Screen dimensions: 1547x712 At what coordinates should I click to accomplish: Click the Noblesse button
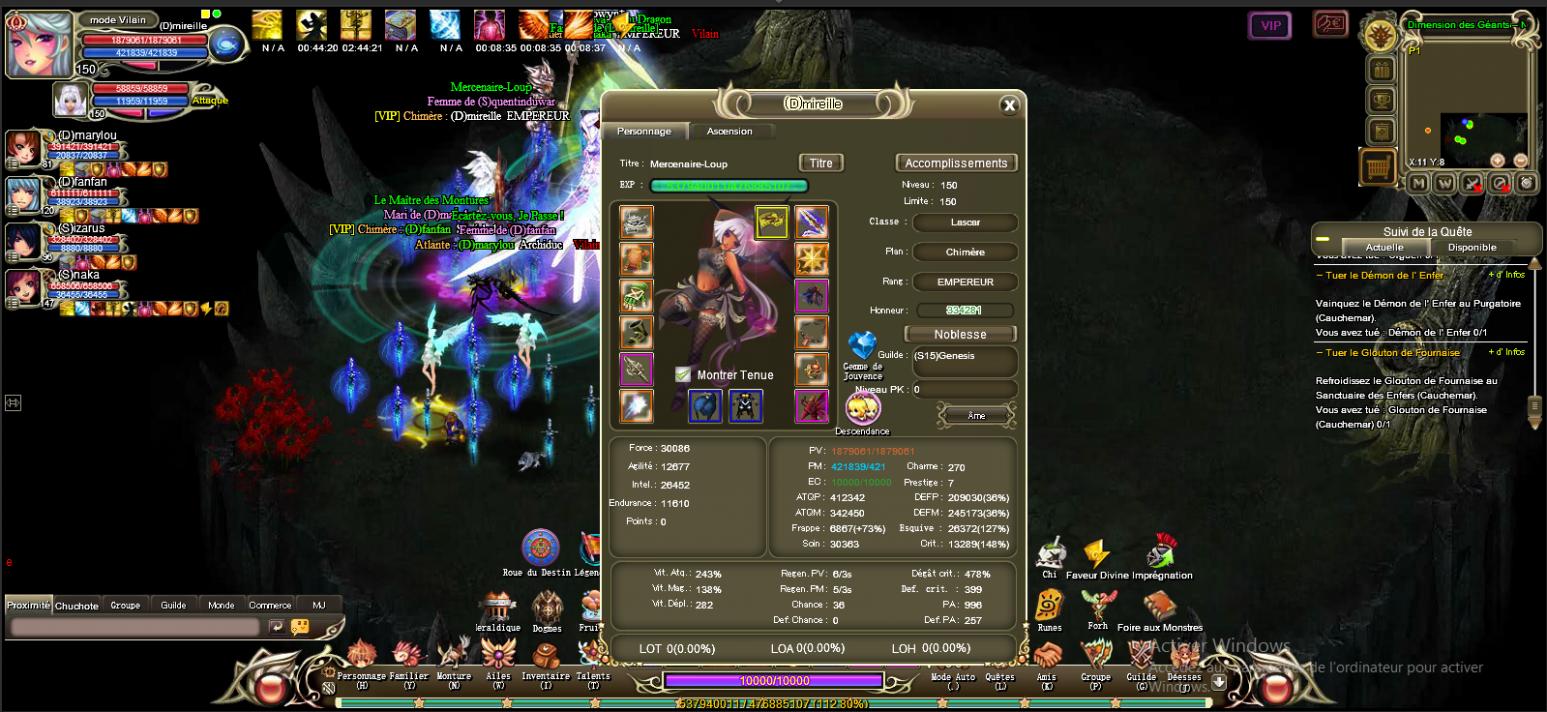[x=959, y=334]
